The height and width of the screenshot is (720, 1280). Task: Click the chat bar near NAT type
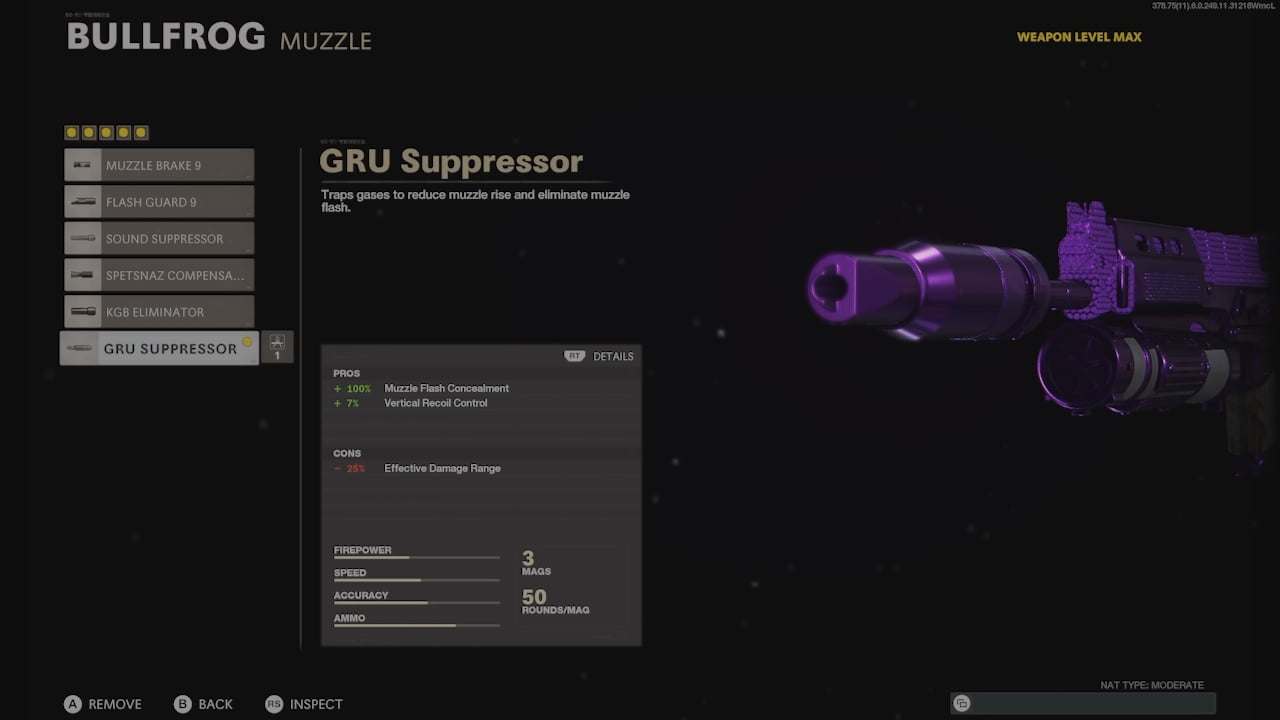(x=1083, y=703)
